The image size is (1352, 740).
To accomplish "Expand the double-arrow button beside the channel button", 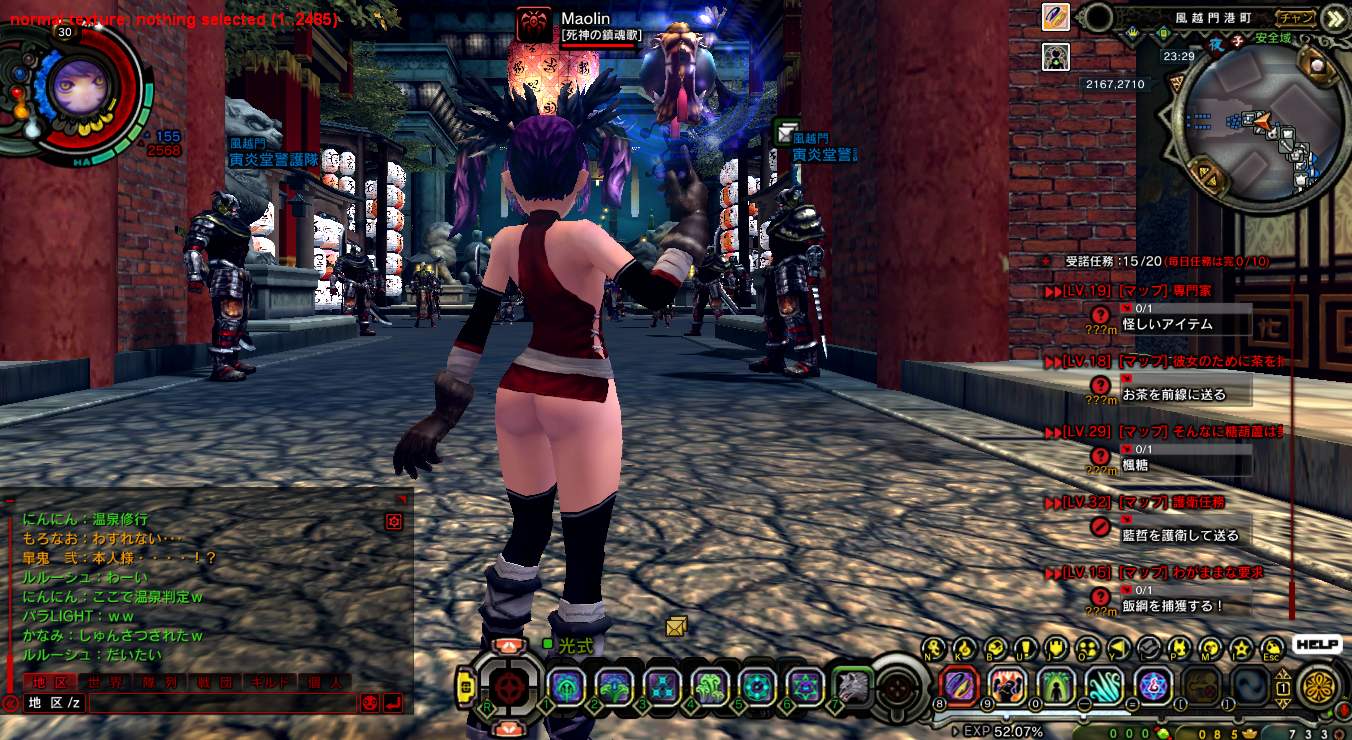I will click(x=1334, y=17).
